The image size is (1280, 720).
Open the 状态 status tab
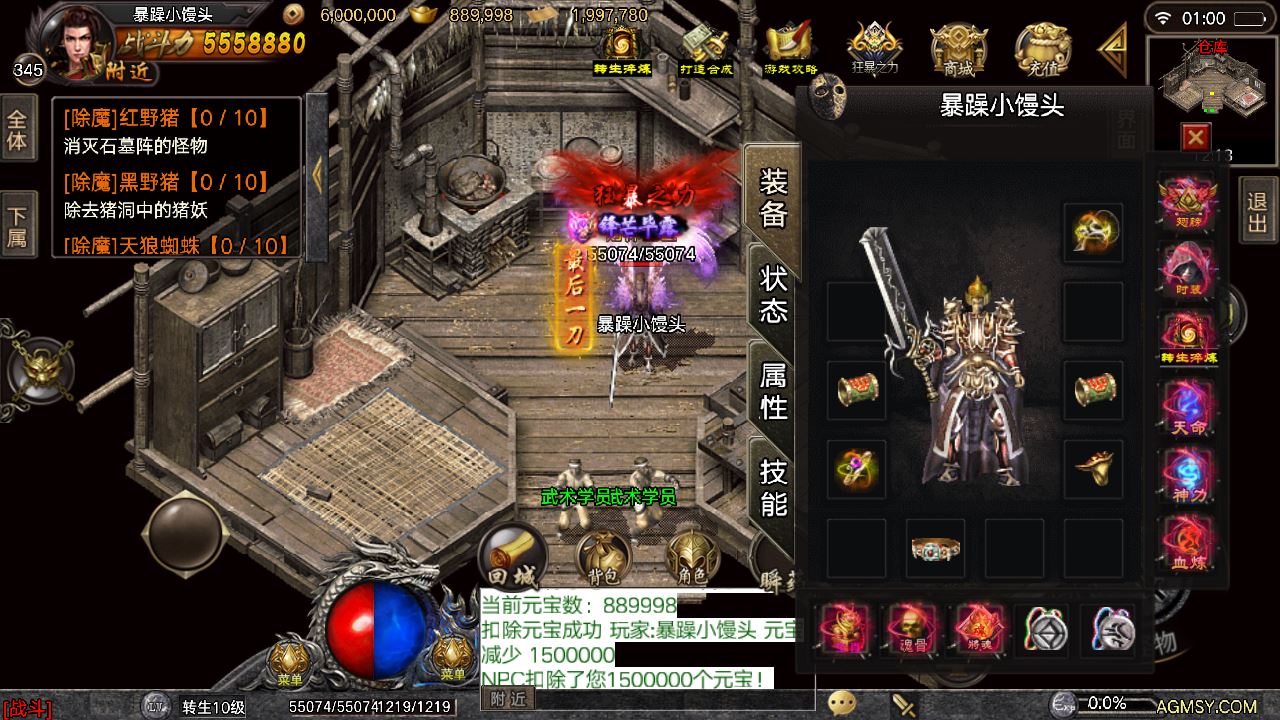pos(773,294)
